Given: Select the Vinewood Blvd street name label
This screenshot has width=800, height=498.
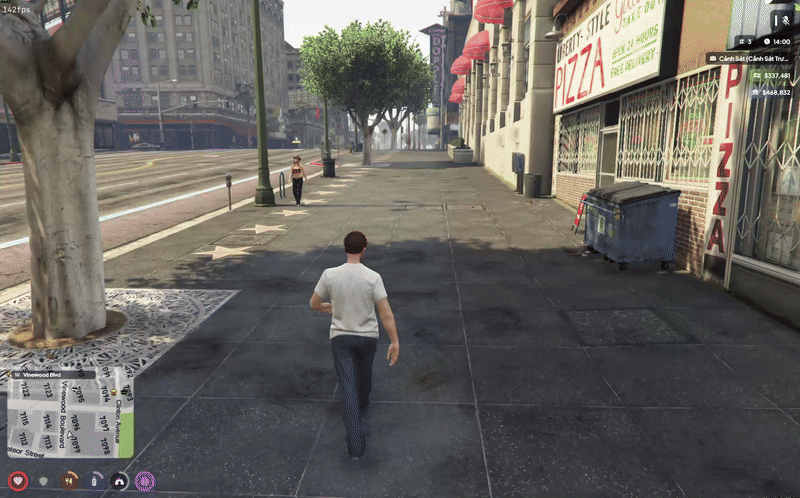Looking at the screenshot, I should click(x=40, y=375).
